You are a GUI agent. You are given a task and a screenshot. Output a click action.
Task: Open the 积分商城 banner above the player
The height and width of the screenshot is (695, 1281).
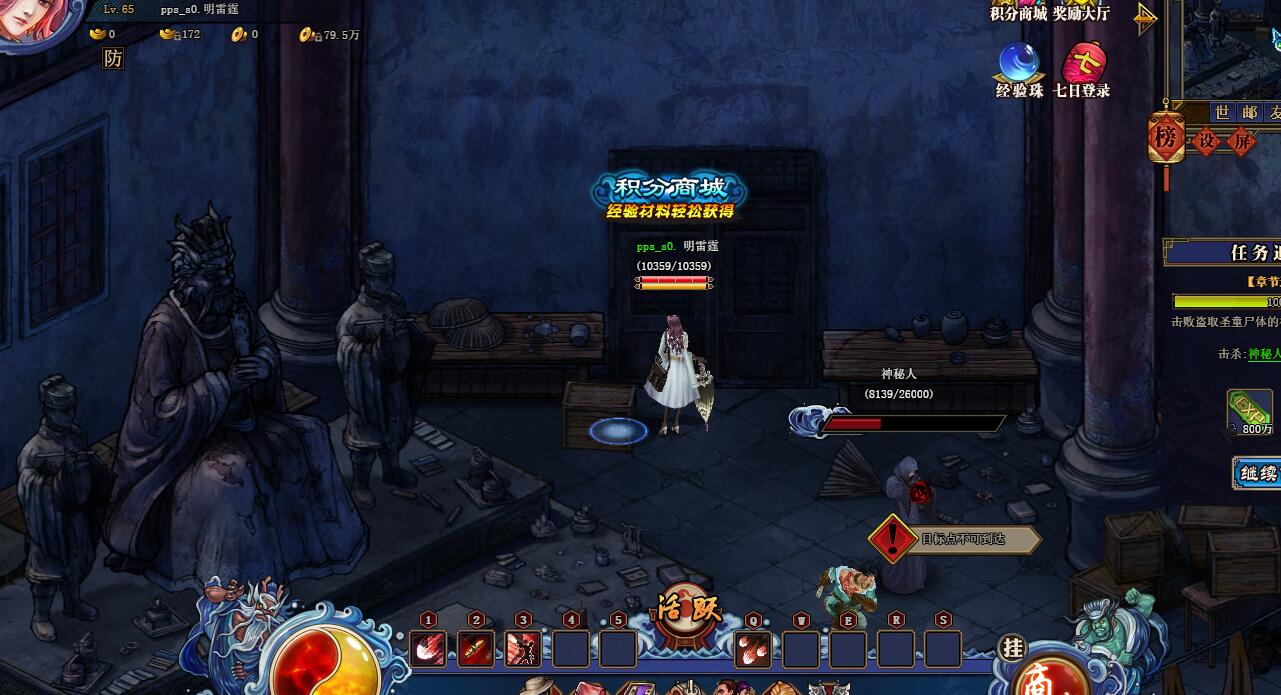click(x=668, y=196)
